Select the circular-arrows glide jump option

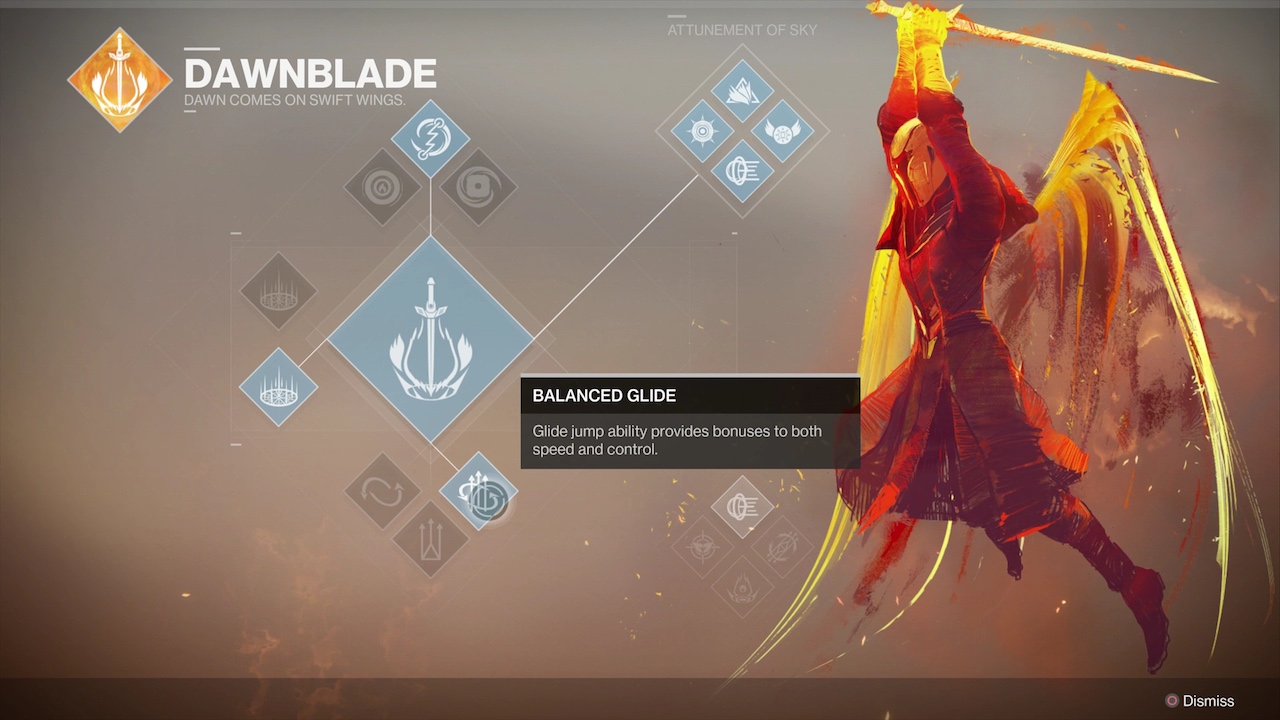click(383, 492)
